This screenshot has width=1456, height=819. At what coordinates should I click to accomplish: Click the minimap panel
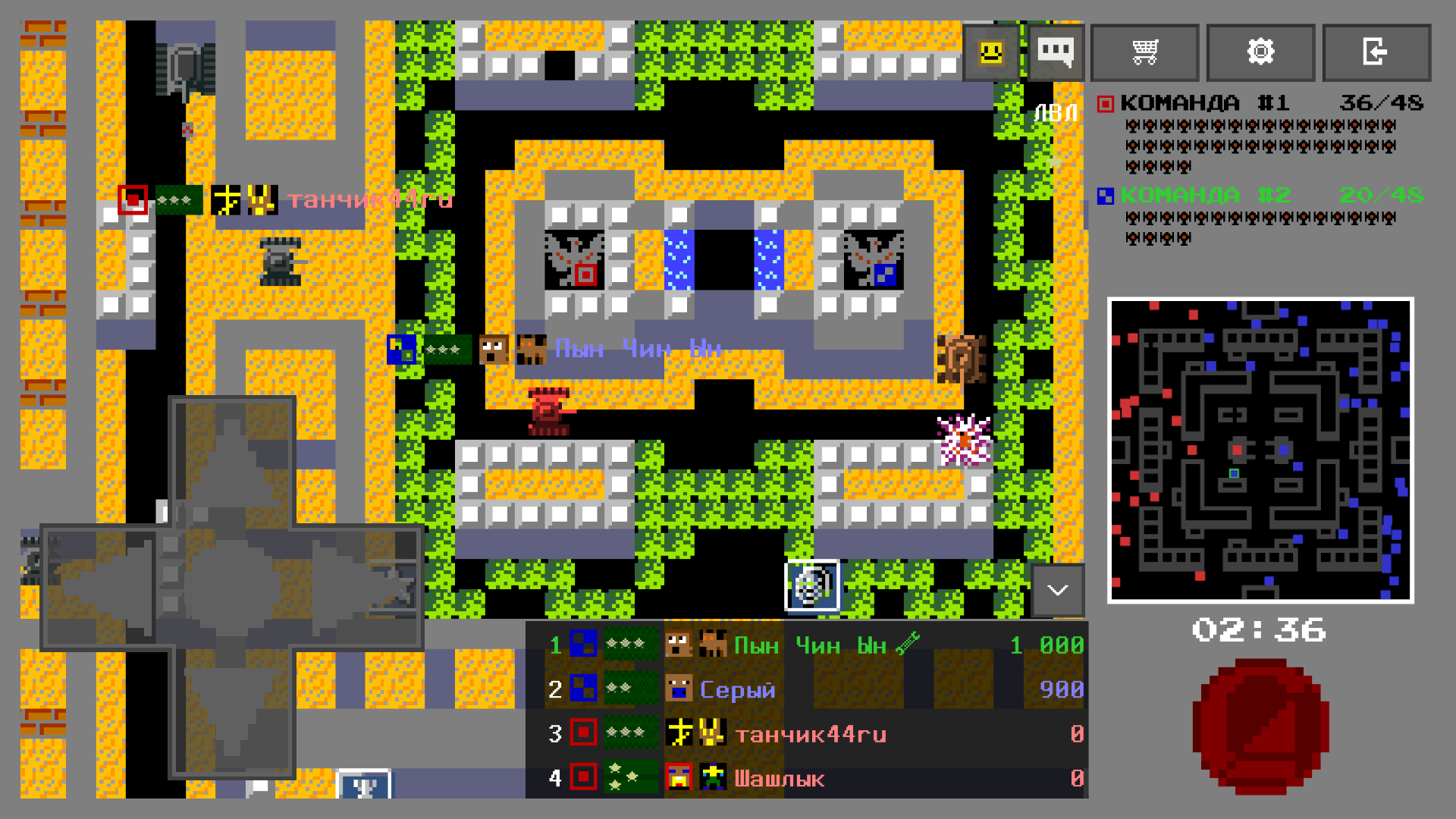coord(1260,451)
